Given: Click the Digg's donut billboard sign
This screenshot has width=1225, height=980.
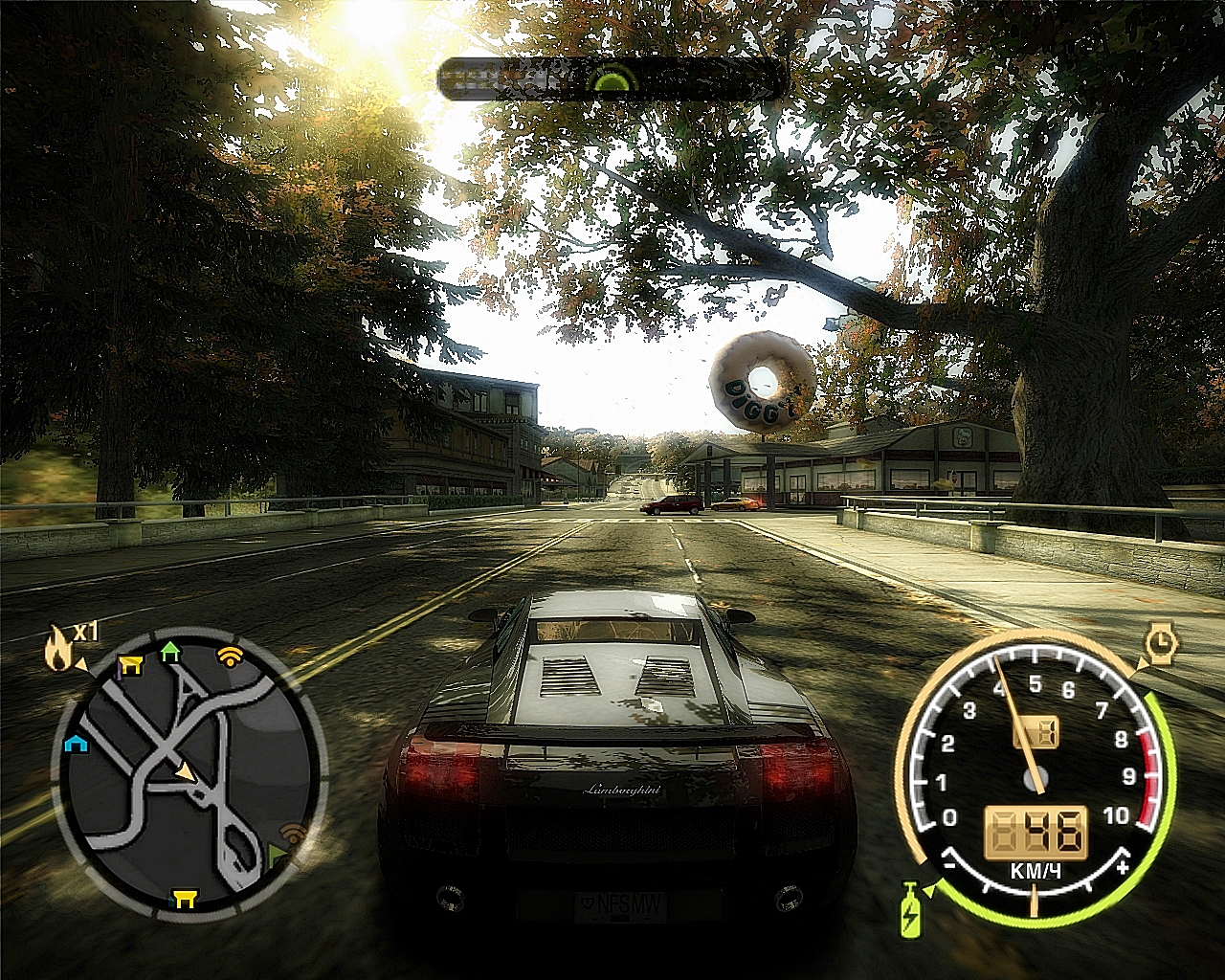Looking at the screenshot, I should (759, 381).
